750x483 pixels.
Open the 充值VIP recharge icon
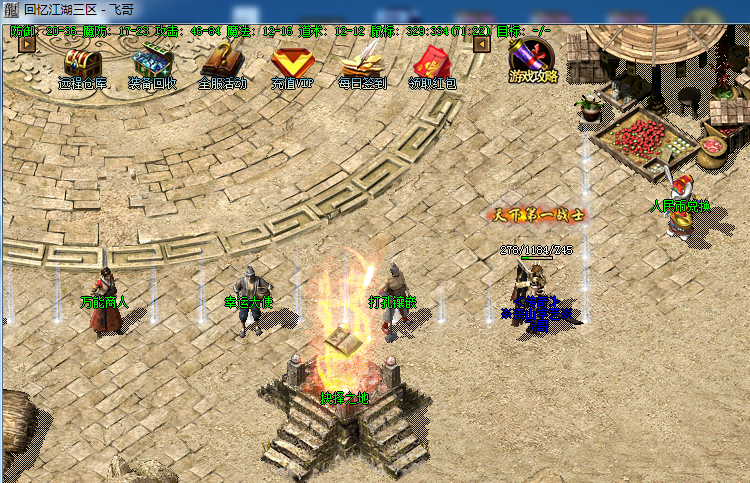tap(292, 66)
